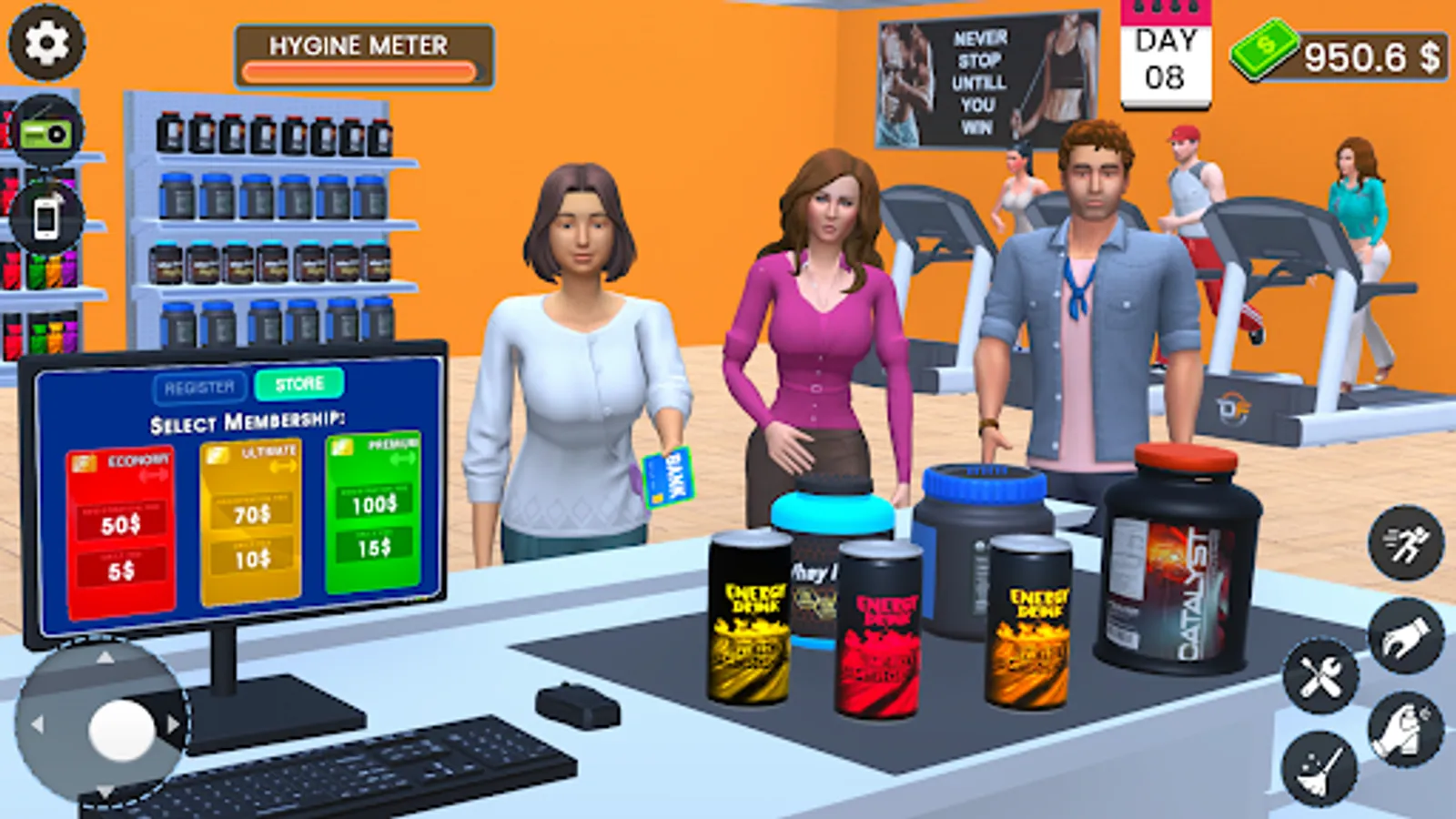Switch to the STORE tab
Viewport: 1456px width, 819px height.
coord(300,383)
